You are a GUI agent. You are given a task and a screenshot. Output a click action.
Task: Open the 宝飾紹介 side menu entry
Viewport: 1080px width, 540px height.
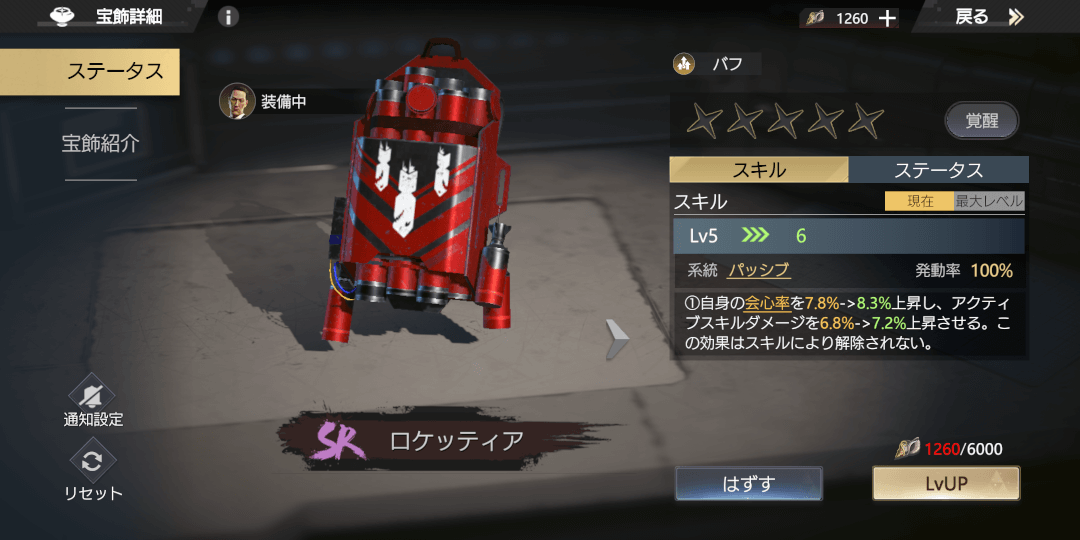tap(100, 143)
